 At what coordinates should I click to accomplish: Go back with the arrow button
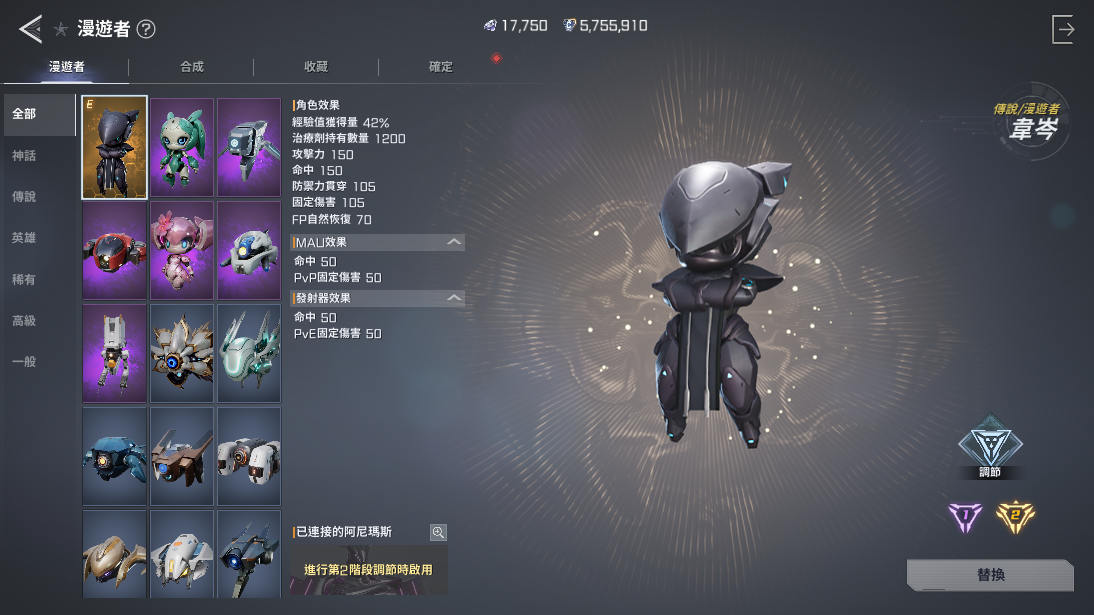point(30,29)
